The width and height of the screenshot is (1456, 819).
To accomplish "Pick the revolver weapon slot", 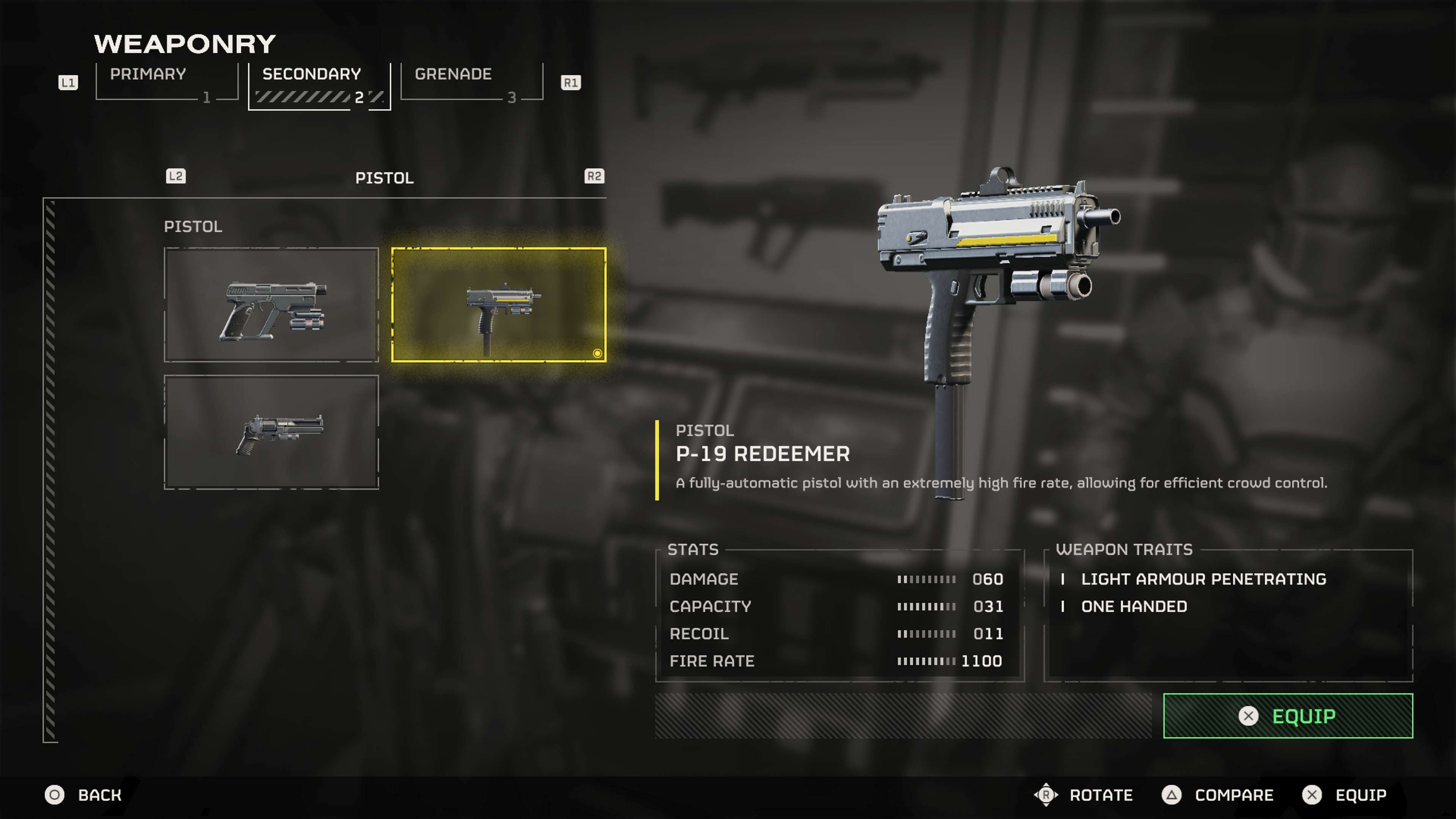I will pos(271,432).
